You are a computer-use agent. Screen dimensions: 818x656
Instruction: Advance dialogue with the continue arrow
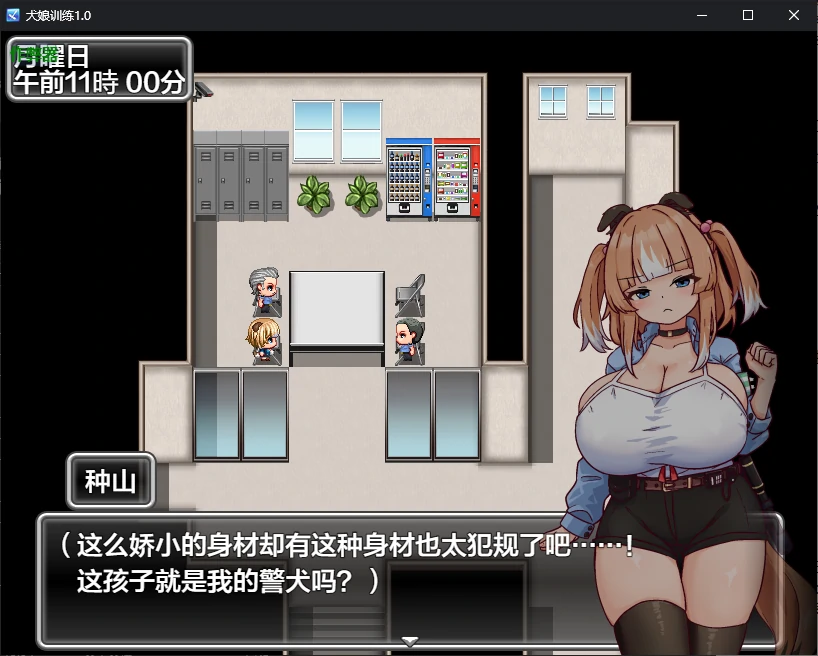click(409, 640)
